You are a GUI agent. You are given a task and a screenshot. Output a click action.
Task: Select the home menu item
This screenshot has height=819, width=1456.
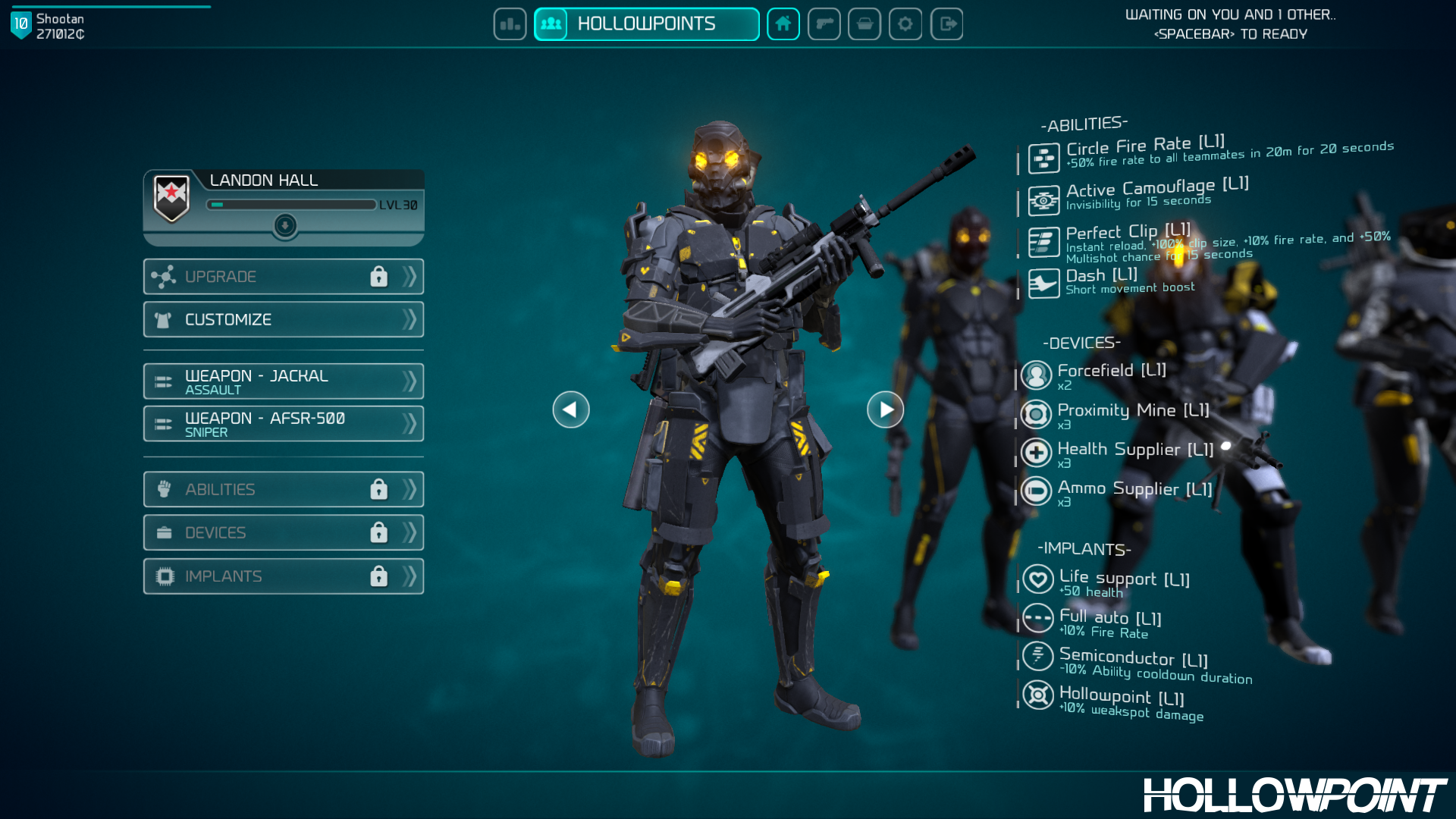point(783,24)
